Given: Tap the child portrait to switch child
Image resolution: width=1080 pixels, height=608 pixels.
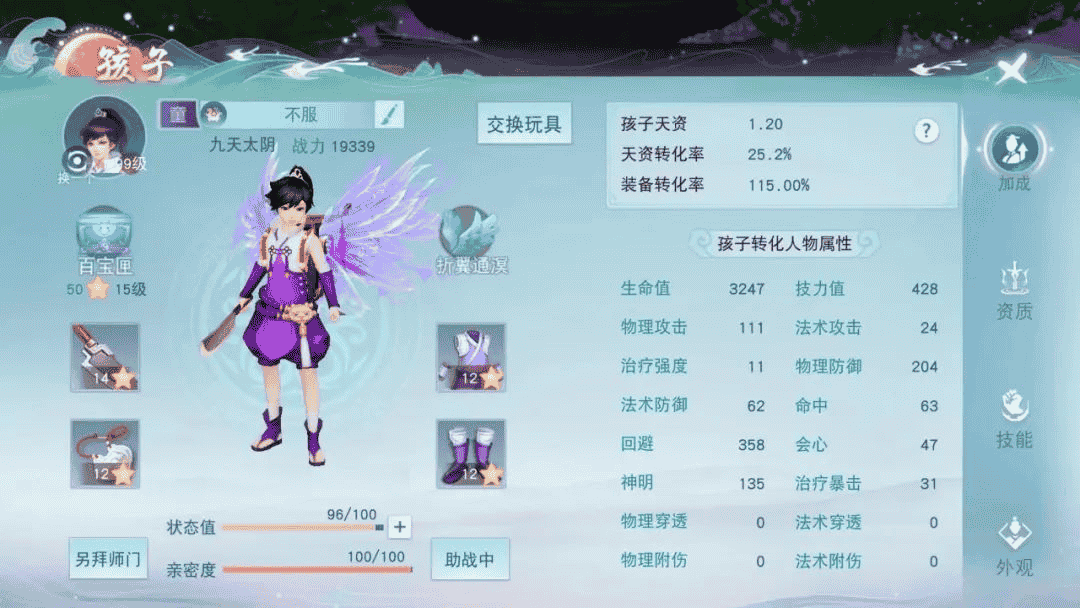Looking at the screenshot, I should click(97, 137).
